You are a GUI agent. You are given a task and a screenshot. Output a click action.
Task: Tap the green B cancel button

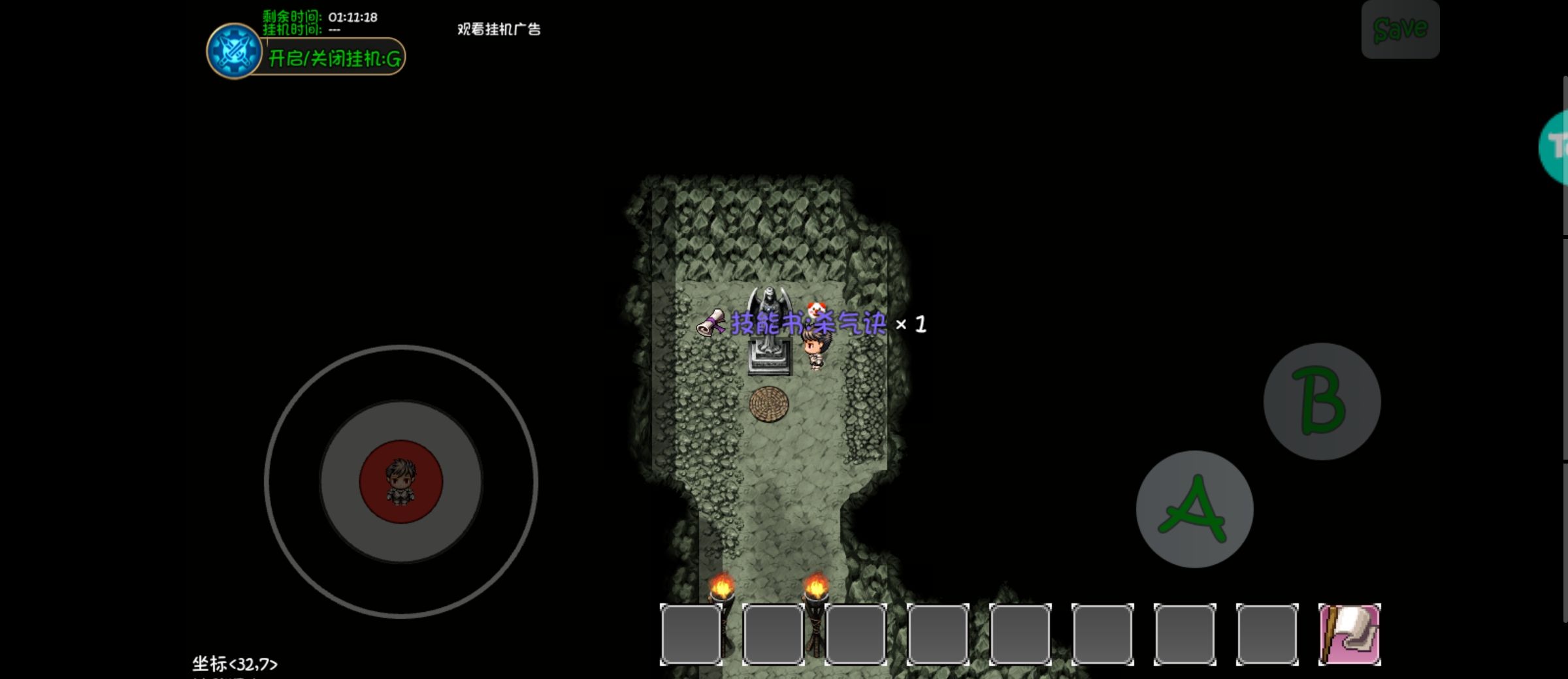click(1322, 402)
